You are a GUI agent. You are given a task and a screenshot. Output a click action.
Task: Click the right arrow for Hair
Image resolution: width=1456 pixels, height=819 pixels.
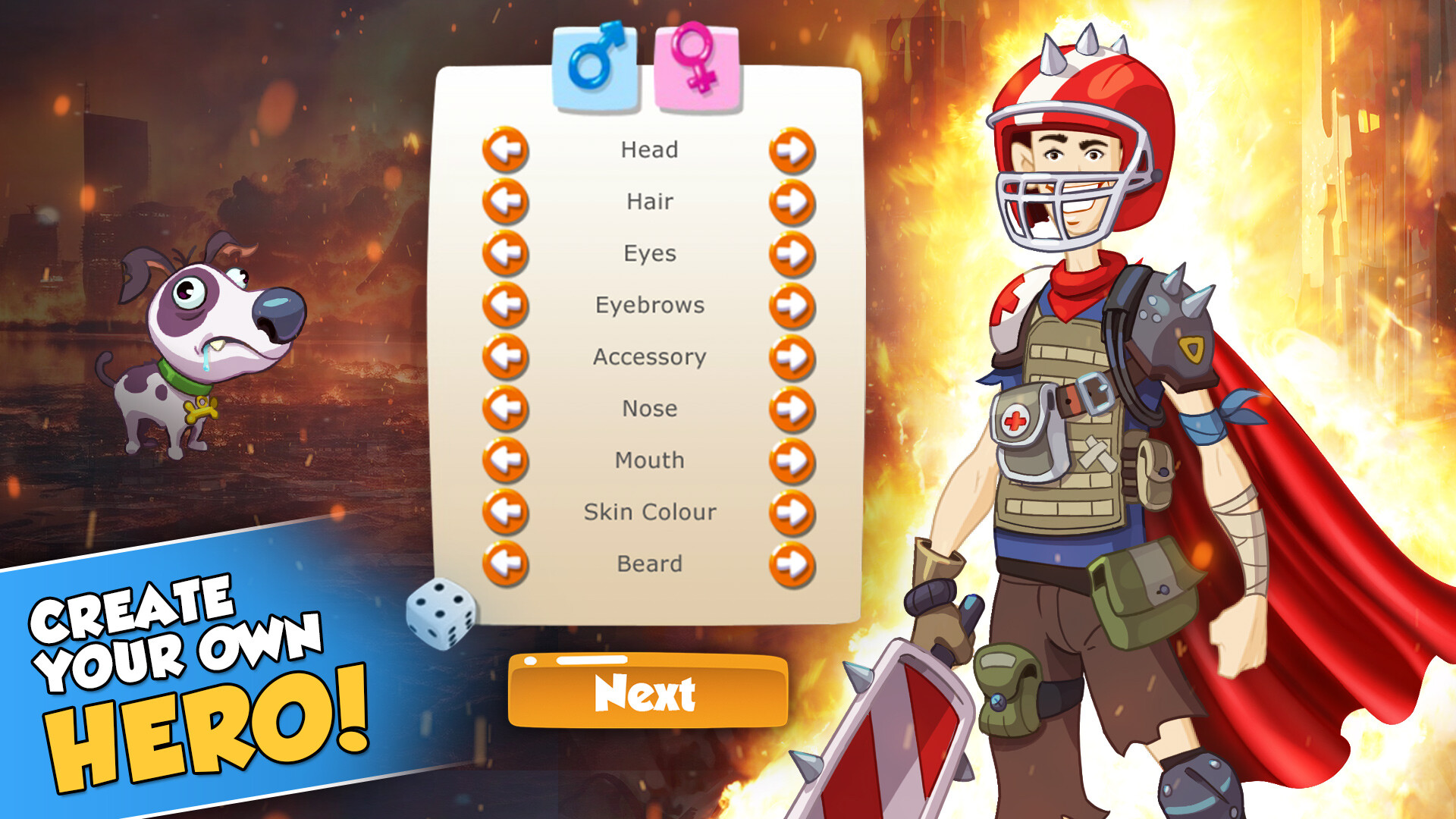point(791,201)
